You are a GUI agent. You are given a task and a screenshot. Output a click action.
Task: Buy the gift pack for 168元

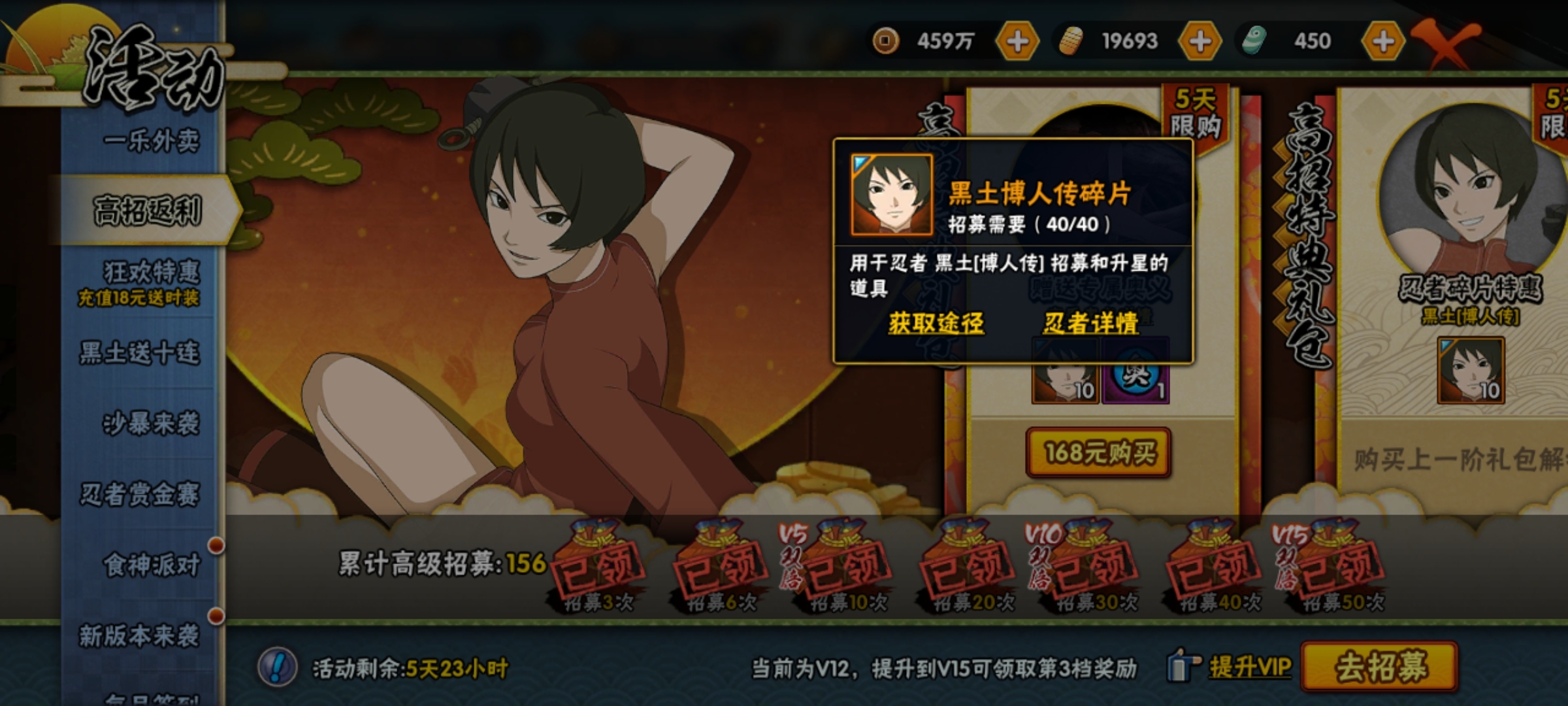point(1098,452)
